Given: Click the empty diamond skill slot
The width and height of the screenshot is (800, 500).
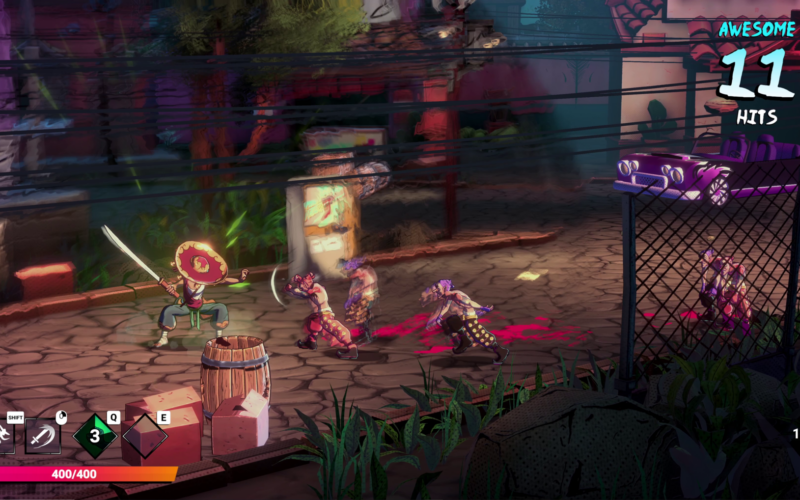Looking at the screenshot, I should [x=145, y=437].
